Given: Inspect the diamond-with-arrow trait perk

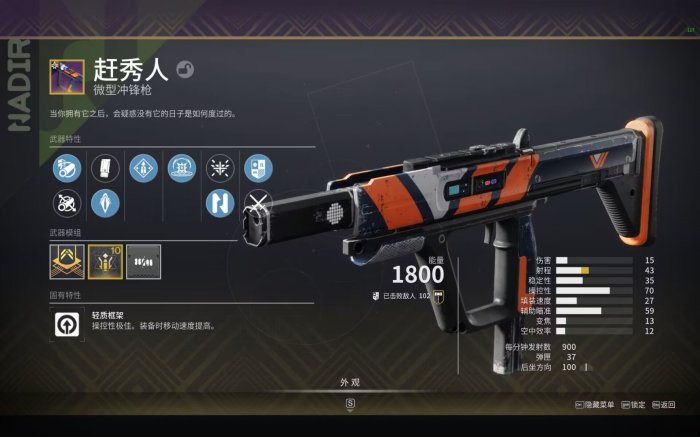Looking at the screenshot, I should click(144, 168).
